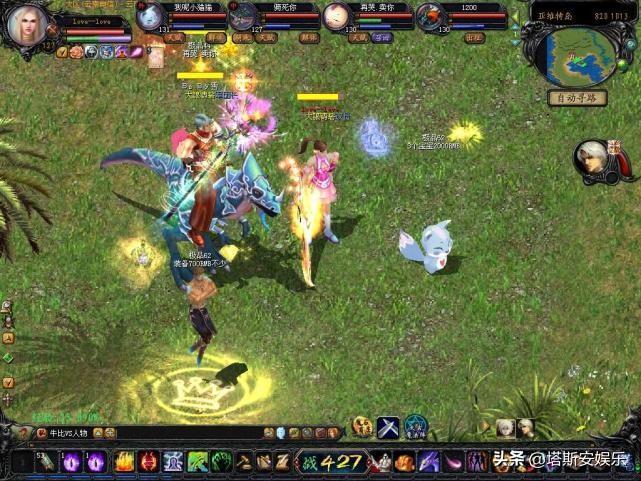641x481 pixels.
Task: Select party member 再笑 卖你's portrait
Action: (337, 16)
